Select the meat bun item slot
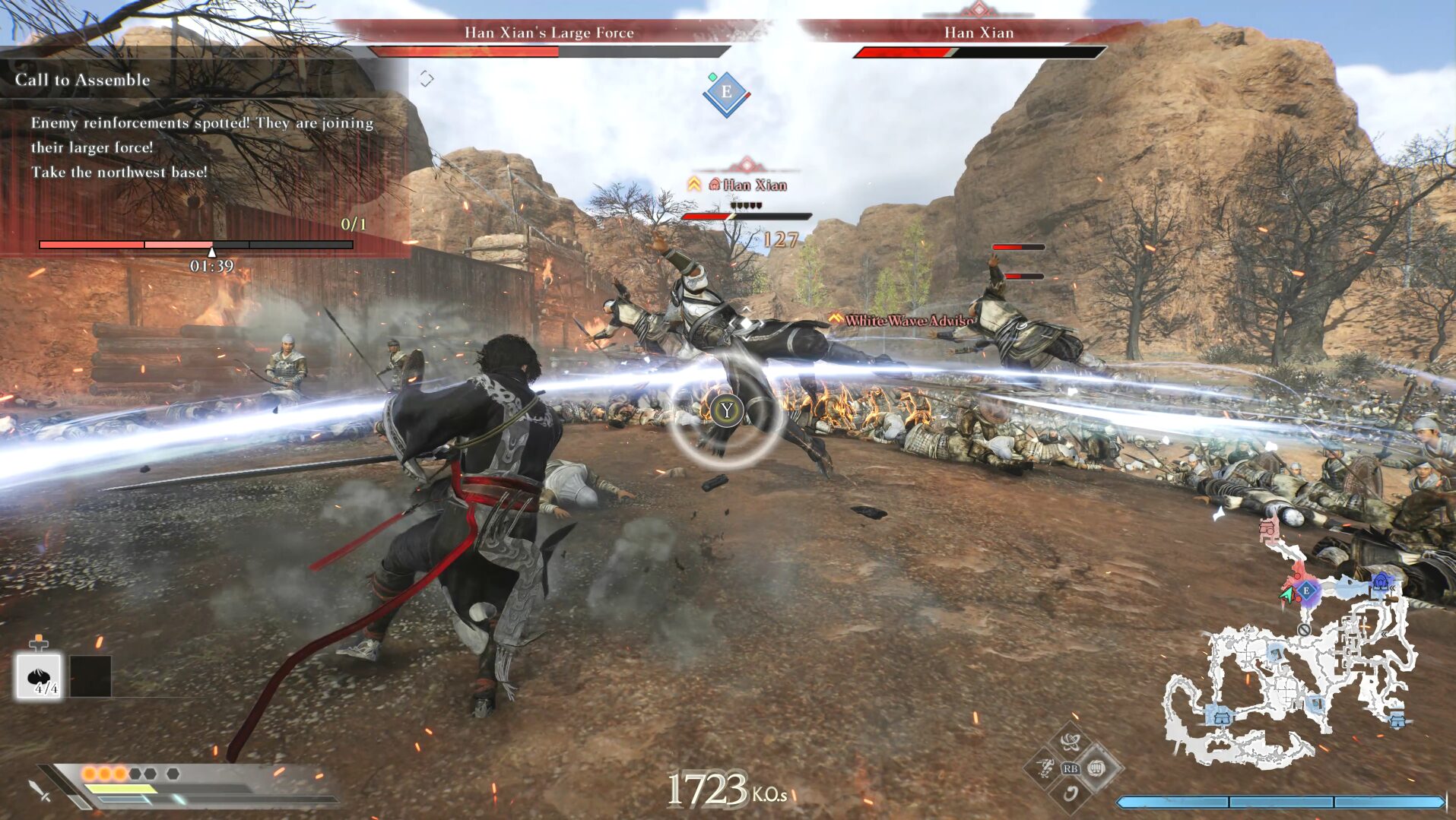The height and width of the screenshot is (820, 1456). tap(38, 676)
